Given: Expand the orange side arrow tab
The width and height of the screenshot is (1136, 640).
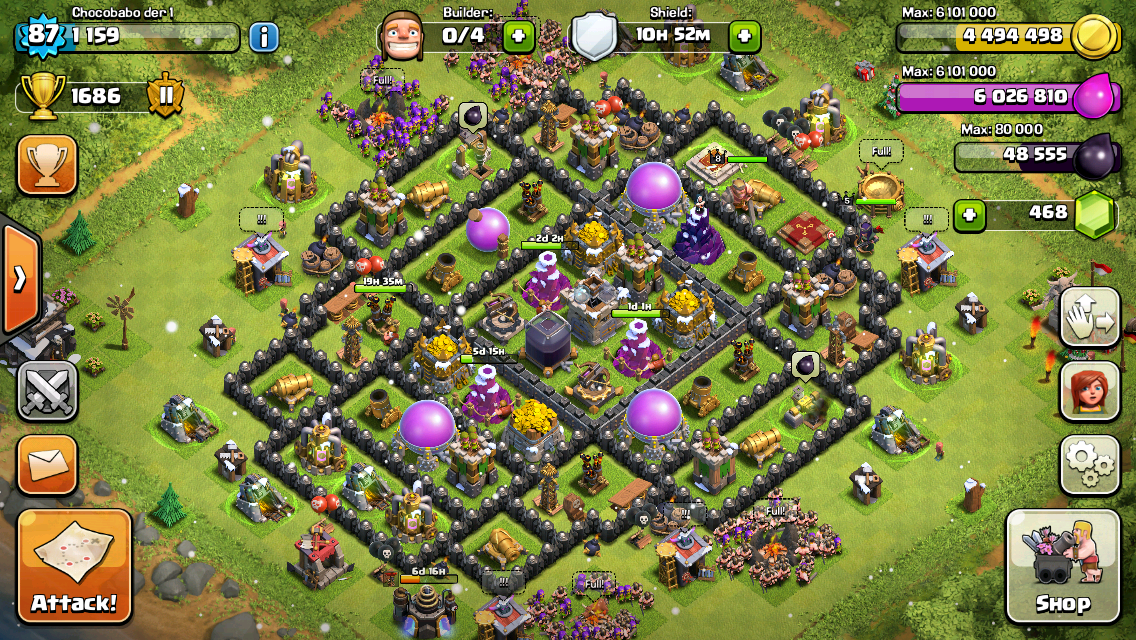Looking at the screenshot, I should click(20, 279).
